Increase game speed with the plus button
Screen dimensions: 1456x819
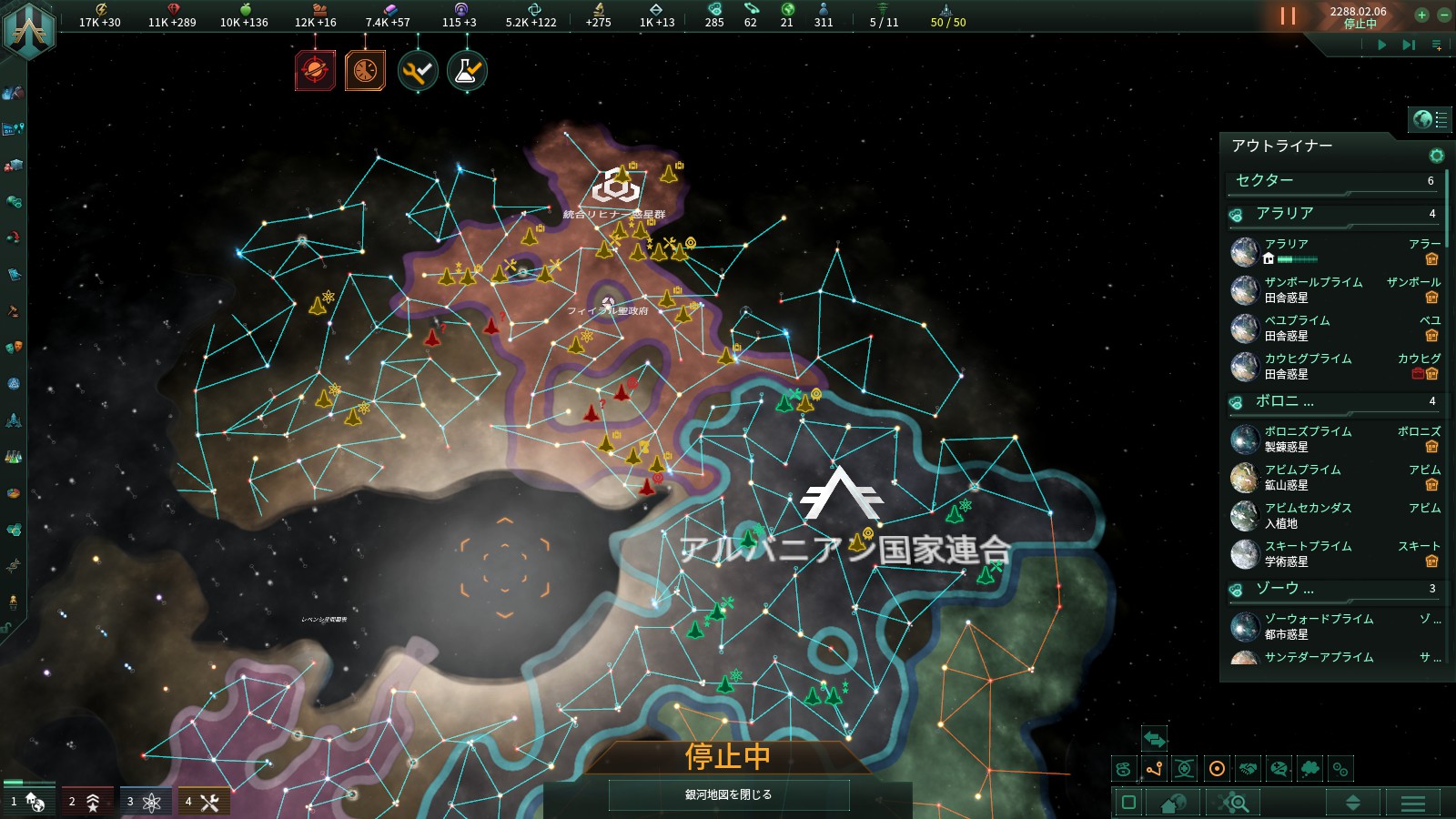click(x=1421, y=15)
